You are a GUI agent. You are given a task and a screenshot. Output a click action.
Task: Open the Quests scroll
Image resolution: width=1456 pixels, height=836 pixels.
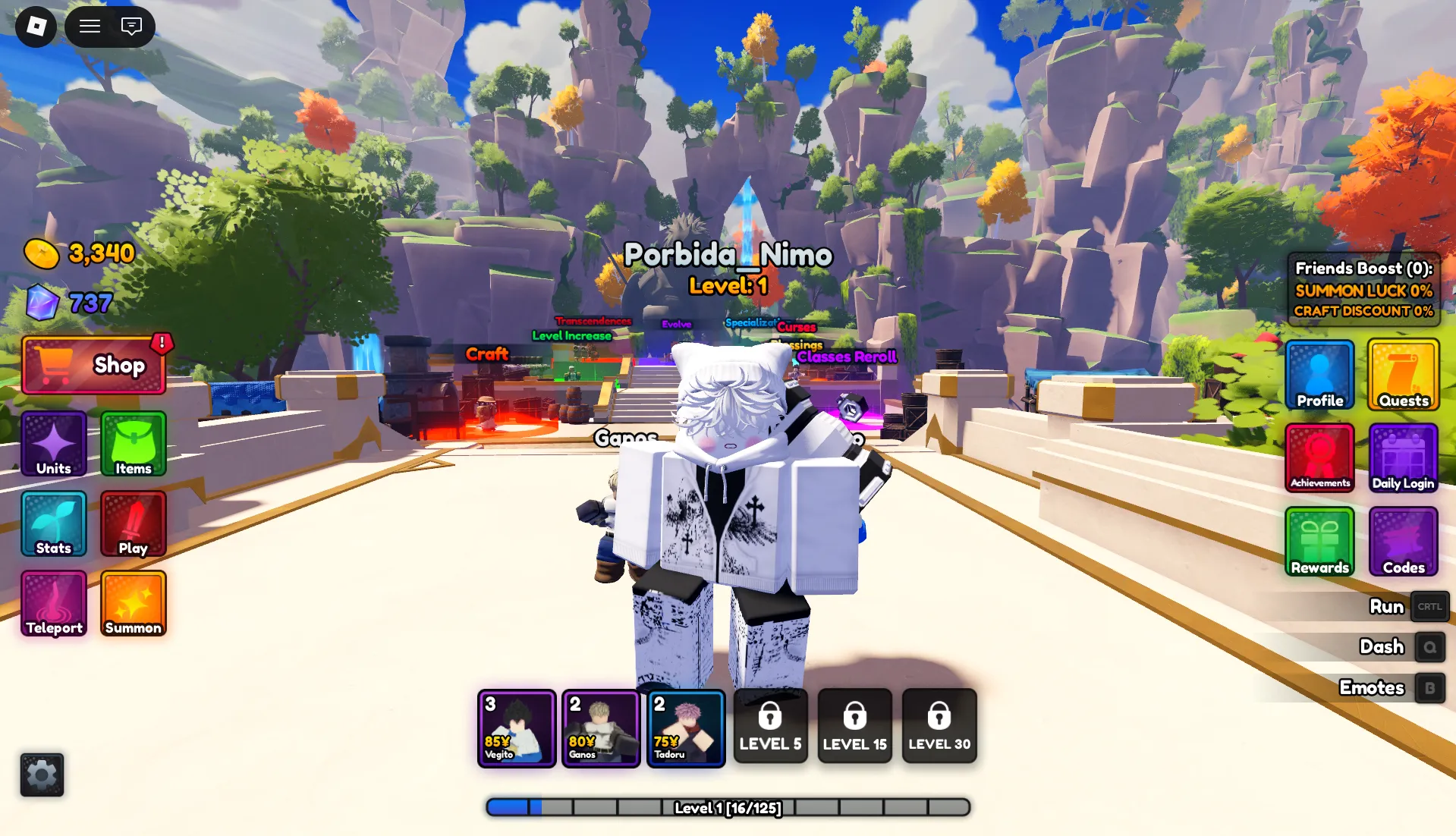(1403, 376)
